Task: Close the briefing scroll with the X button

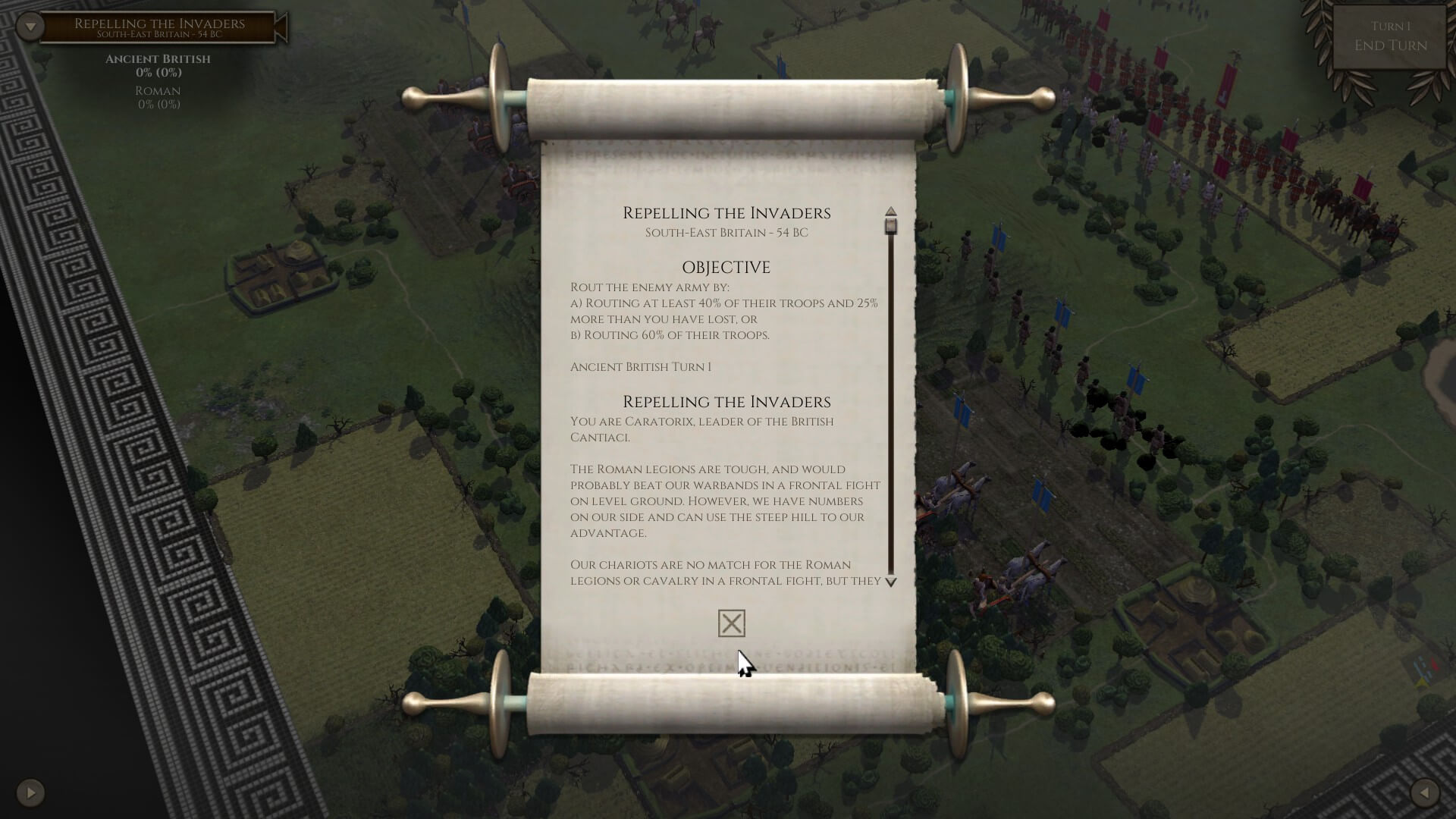Action: pyautogui.click(x=731, y=623)
